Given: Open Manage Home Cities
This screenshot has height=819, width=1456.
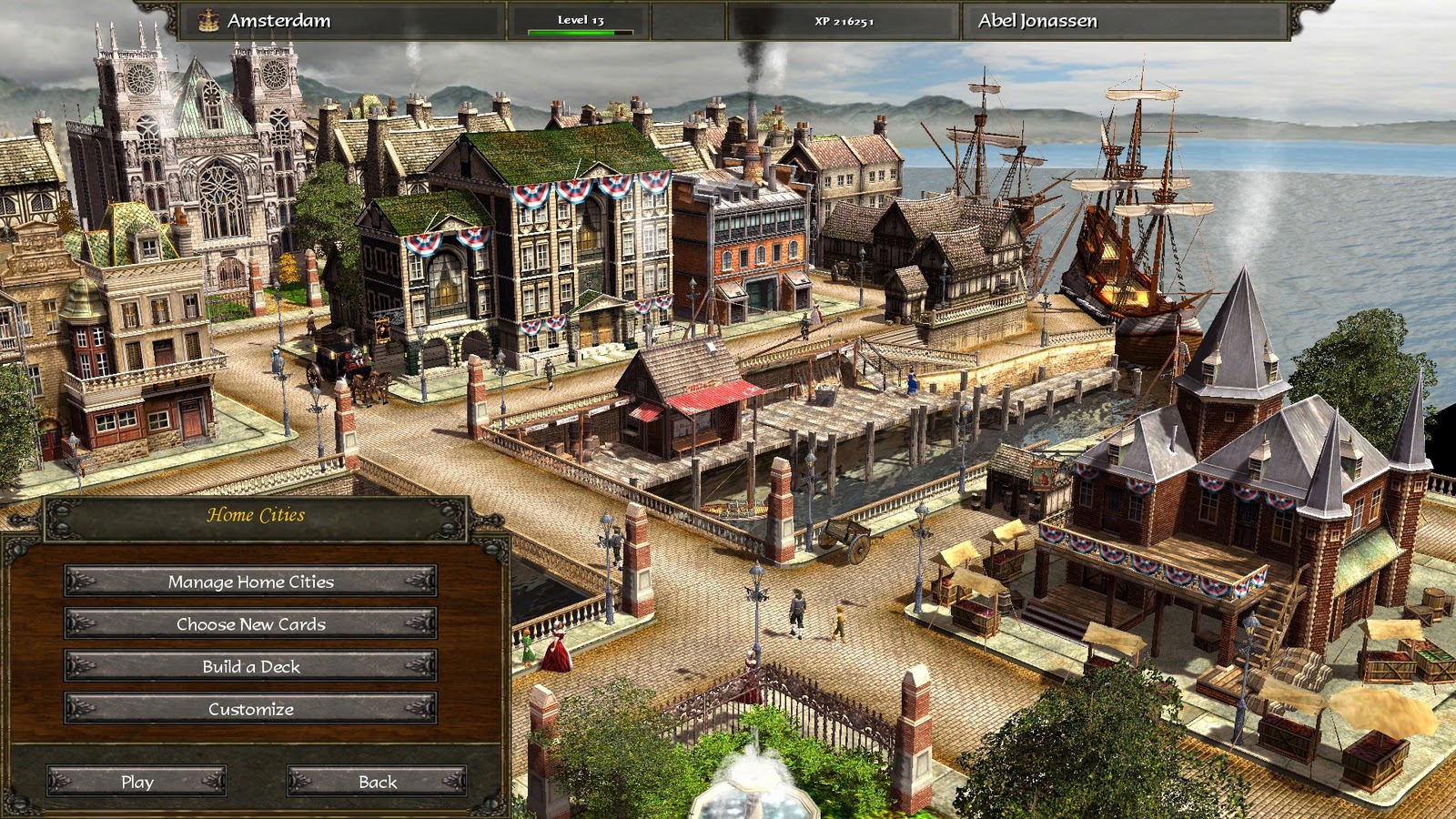Looking at the screenshot, I should tap(248, 581).
